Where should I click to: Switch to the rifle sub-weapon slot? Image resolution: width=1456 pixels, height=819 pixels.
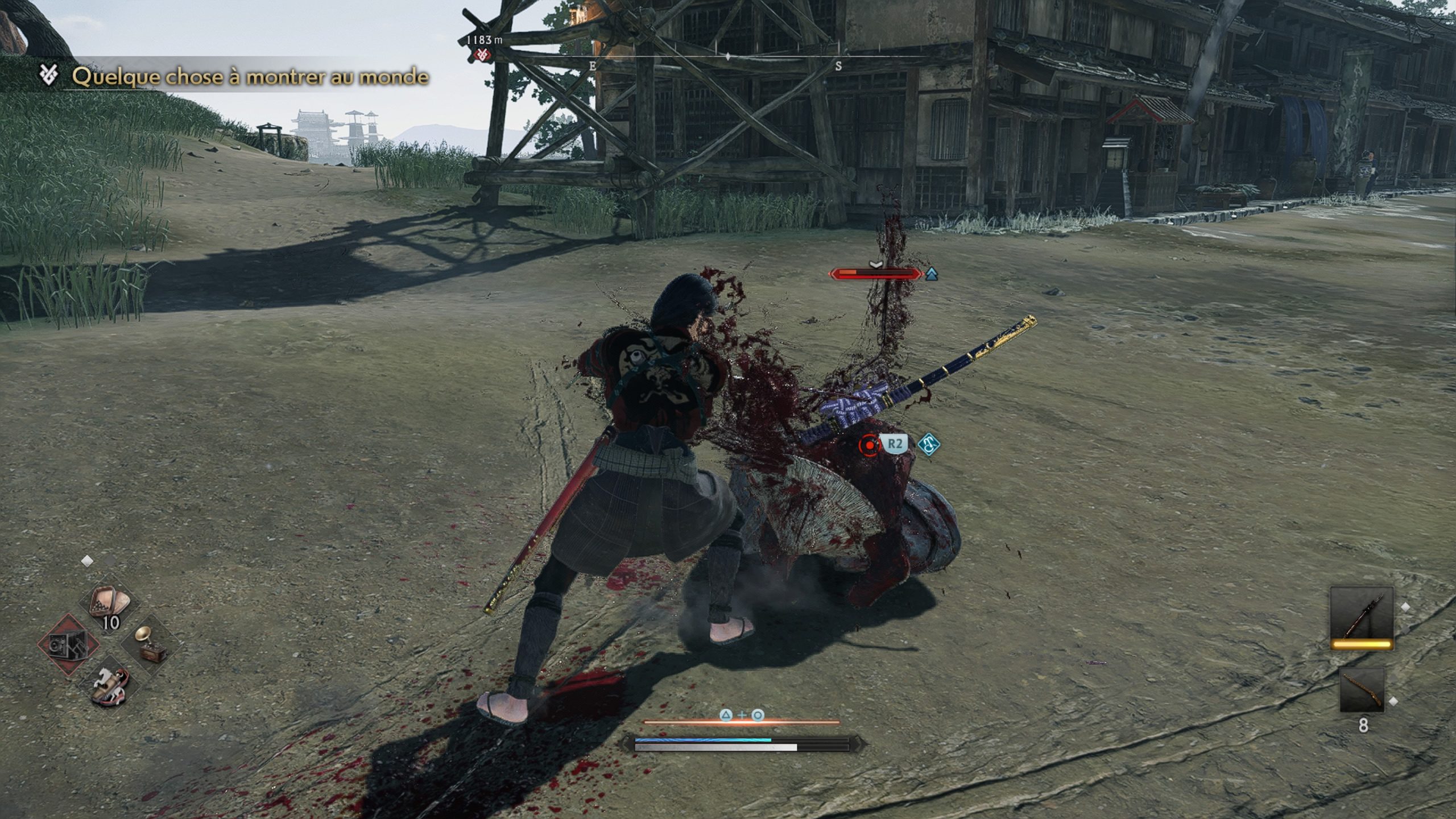coord(1362,690)
